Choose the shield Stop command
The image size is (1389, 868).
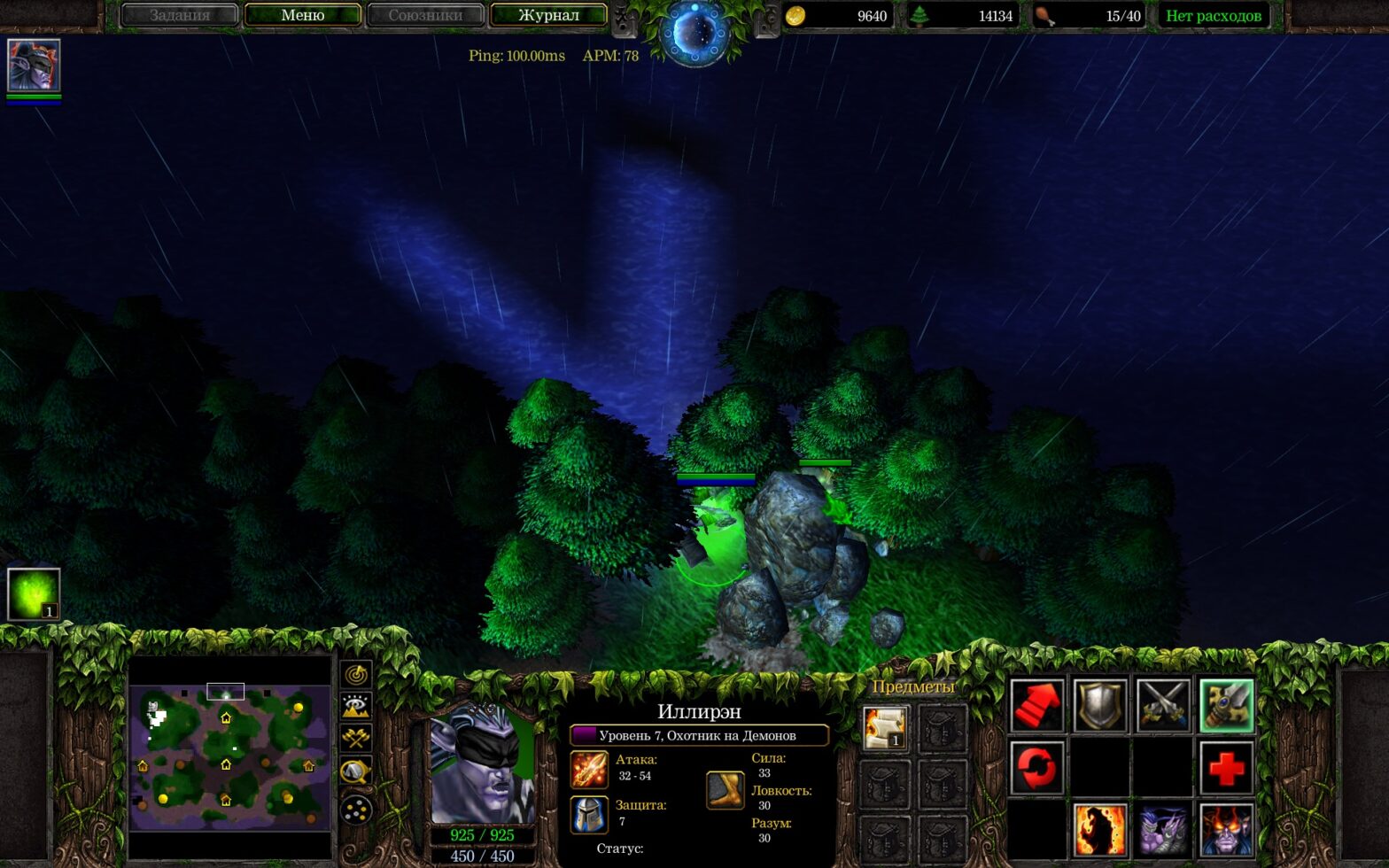1100,706
